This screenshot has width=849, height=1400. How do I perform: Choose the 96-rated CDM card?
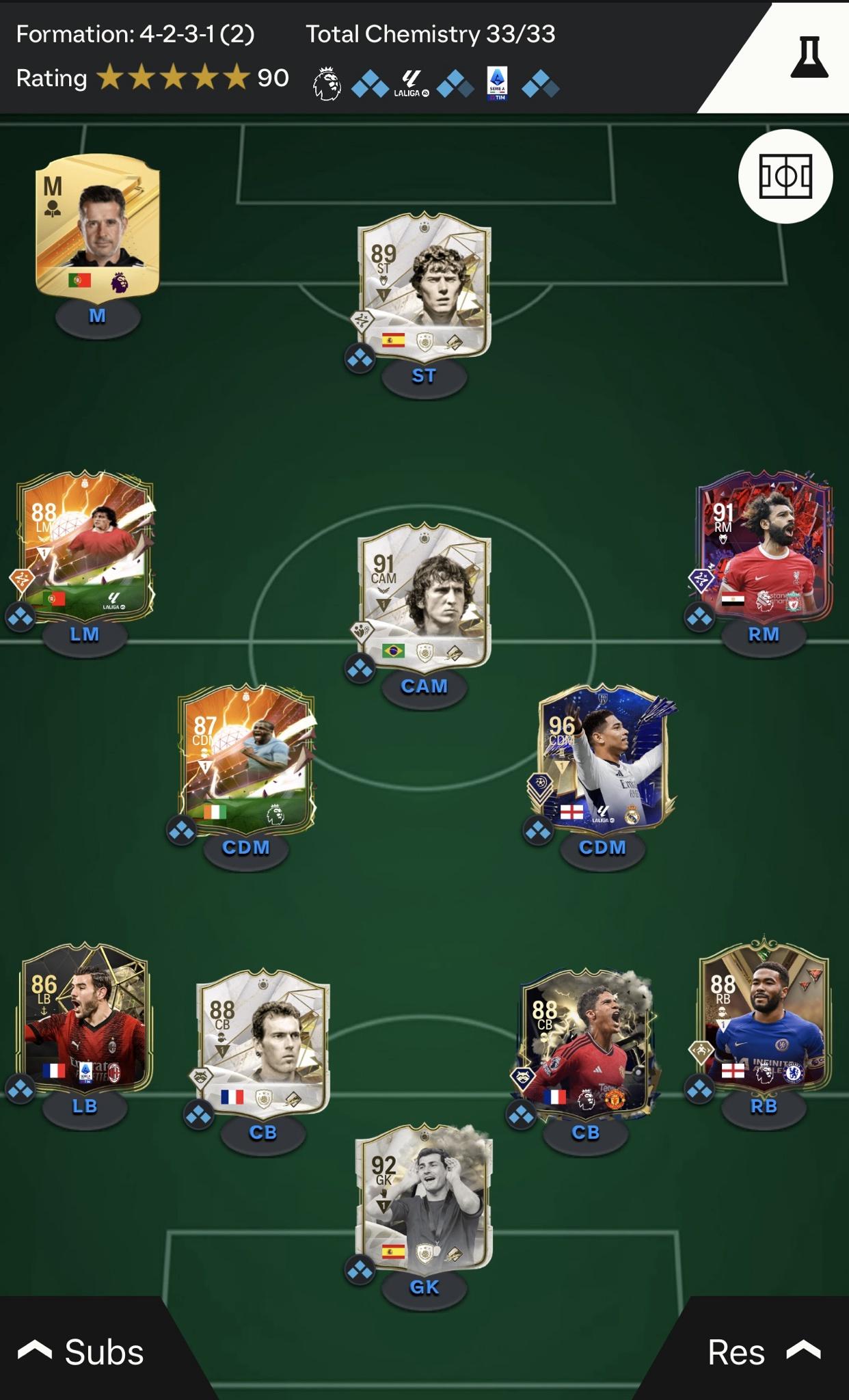click(x=603, y=757)
